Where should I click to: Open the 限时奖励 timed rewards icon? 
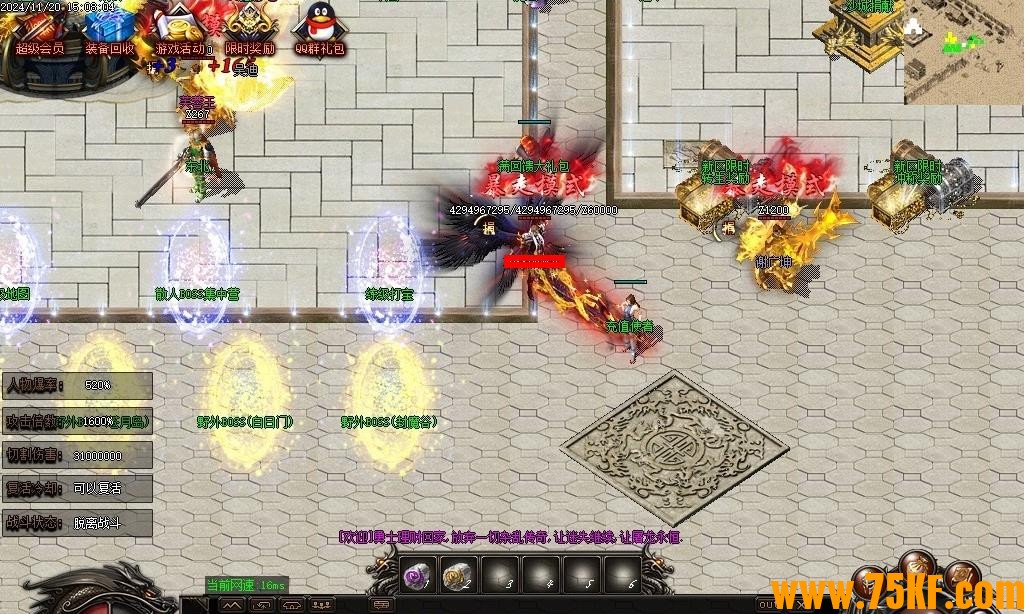249,28
